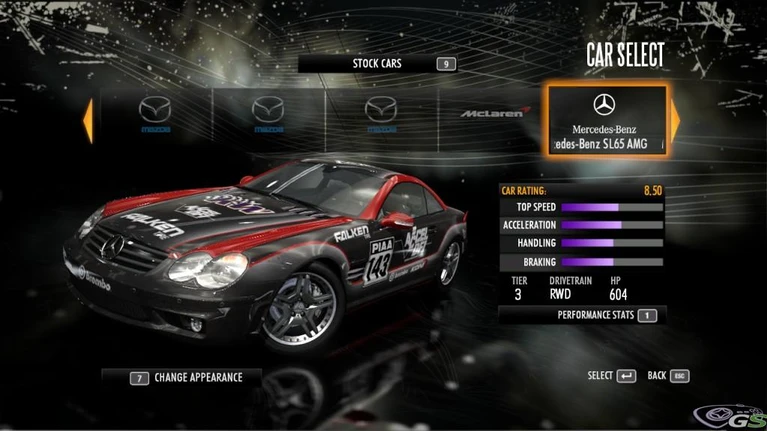
Task: Click the right orange carousel arrow
Action: coord(675,120)
